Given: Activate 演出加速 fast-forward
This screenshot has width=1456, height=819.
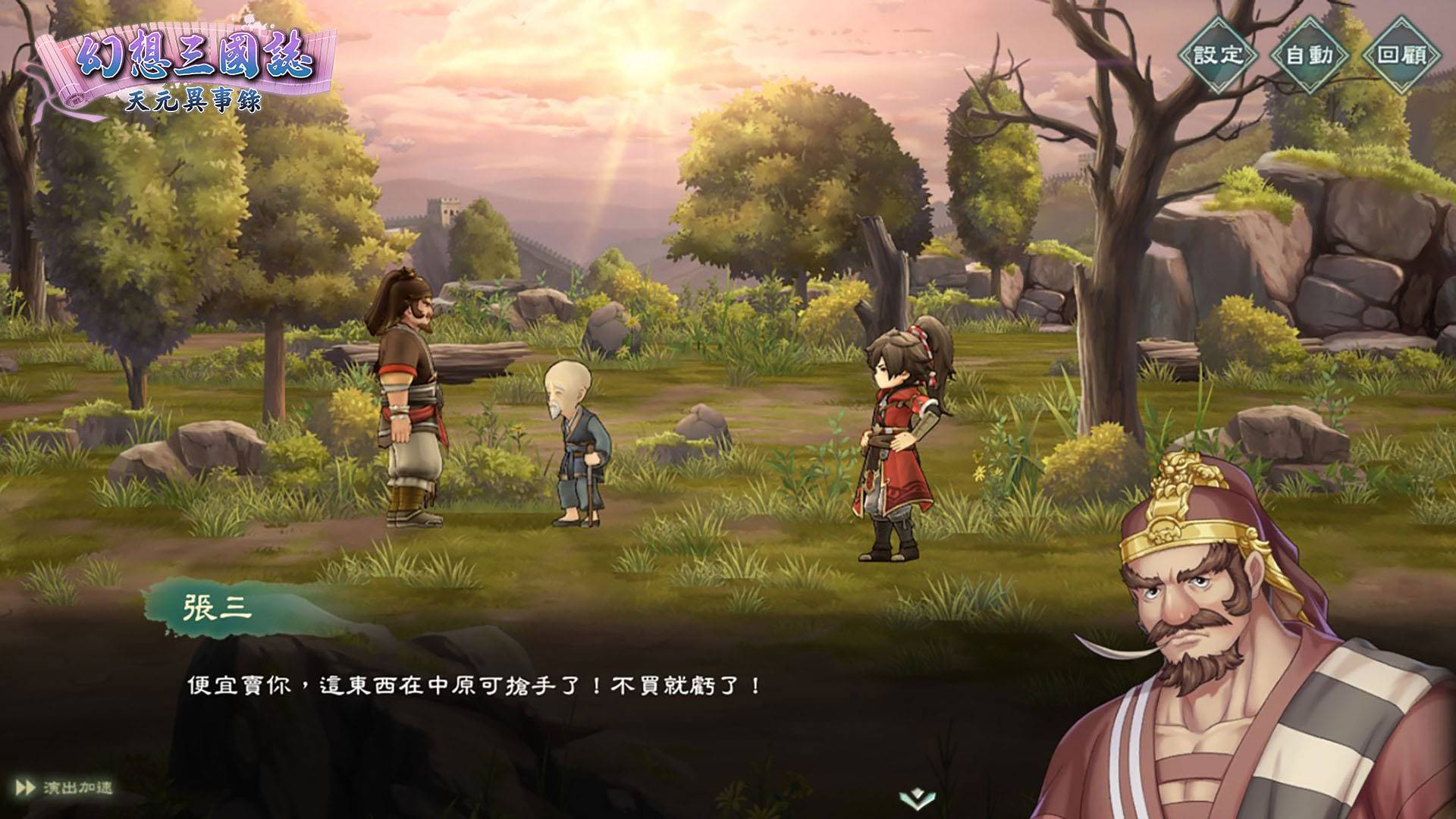Looking at the screenshot, I should [x=64, y=788].
